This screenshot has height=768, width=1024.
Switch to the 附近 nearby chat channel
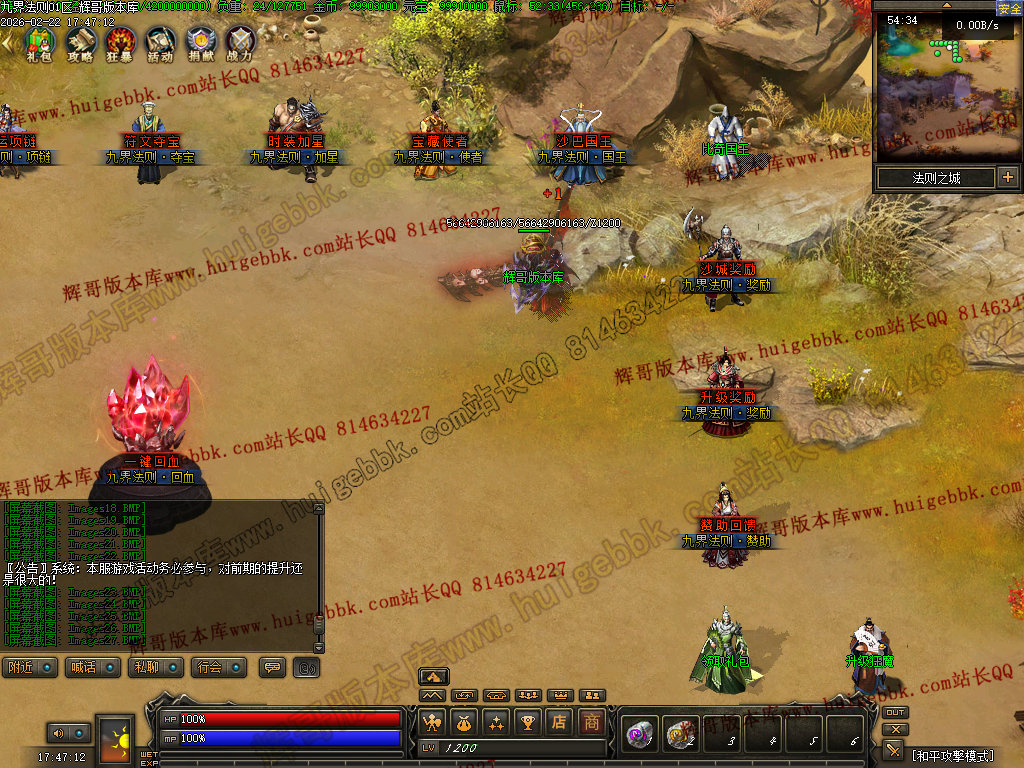[x=30, y=667]
